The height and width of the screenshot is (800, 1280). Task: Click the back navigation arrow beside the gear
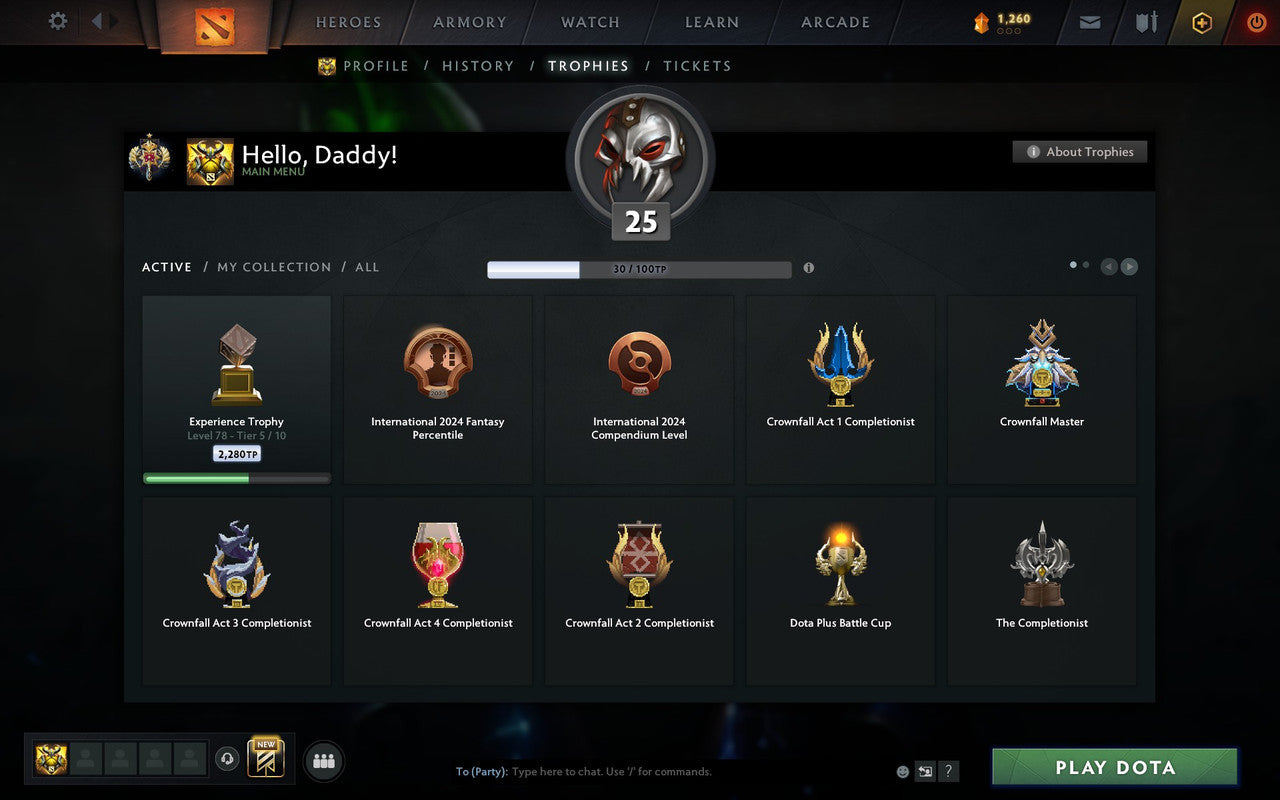pyautogui.click(x=99, y=21)
